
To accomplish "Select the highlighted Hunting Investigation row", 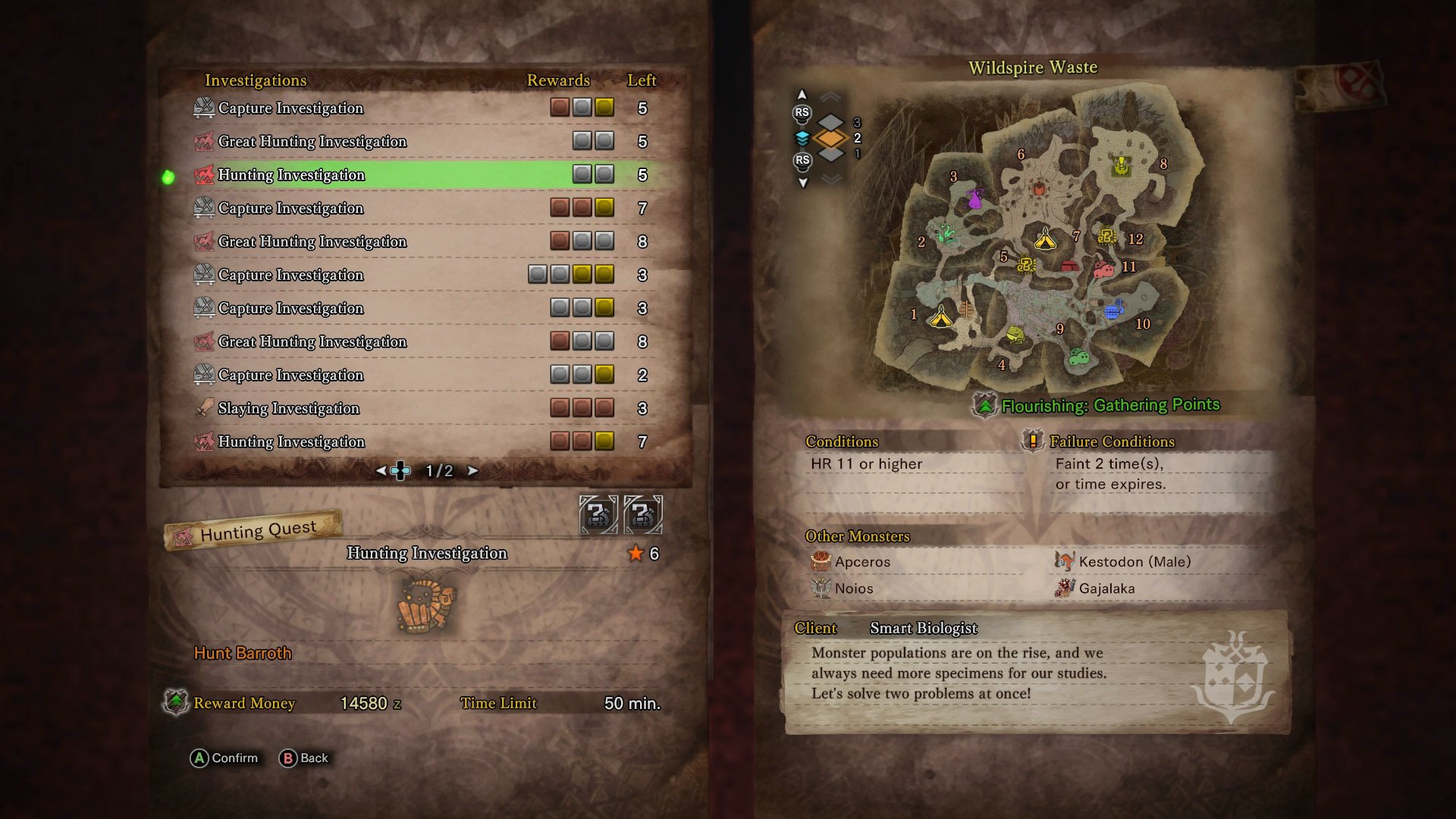I will click(291, 175).
